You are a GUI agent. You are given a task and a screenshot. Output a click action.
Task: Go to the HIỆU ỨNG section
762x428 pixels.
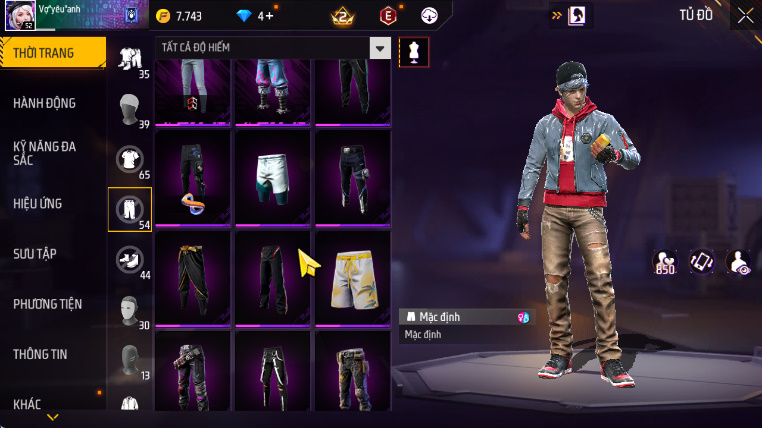[x=38, y=203]
